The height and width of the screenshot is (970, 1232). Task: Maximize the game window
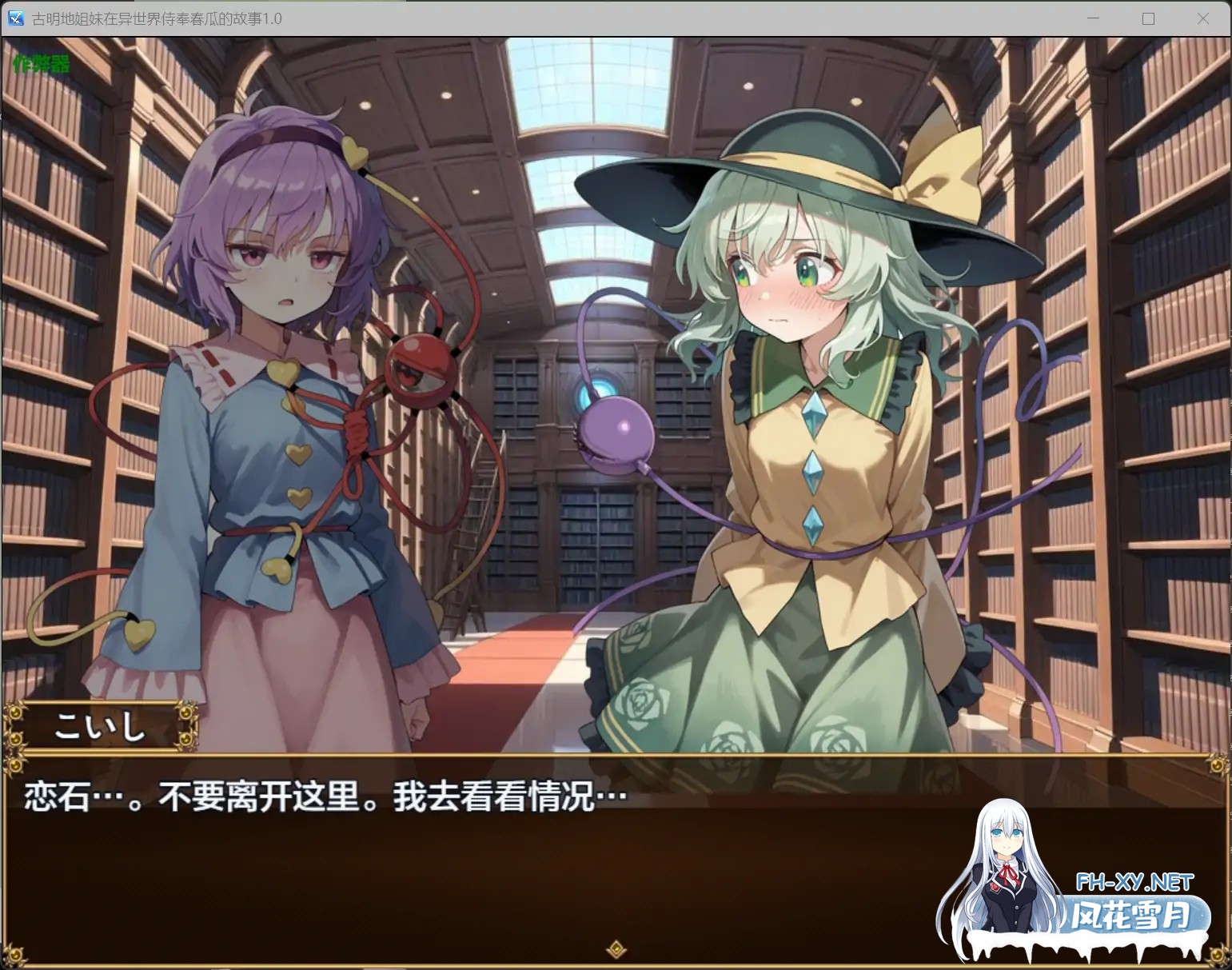[1149, 18]
